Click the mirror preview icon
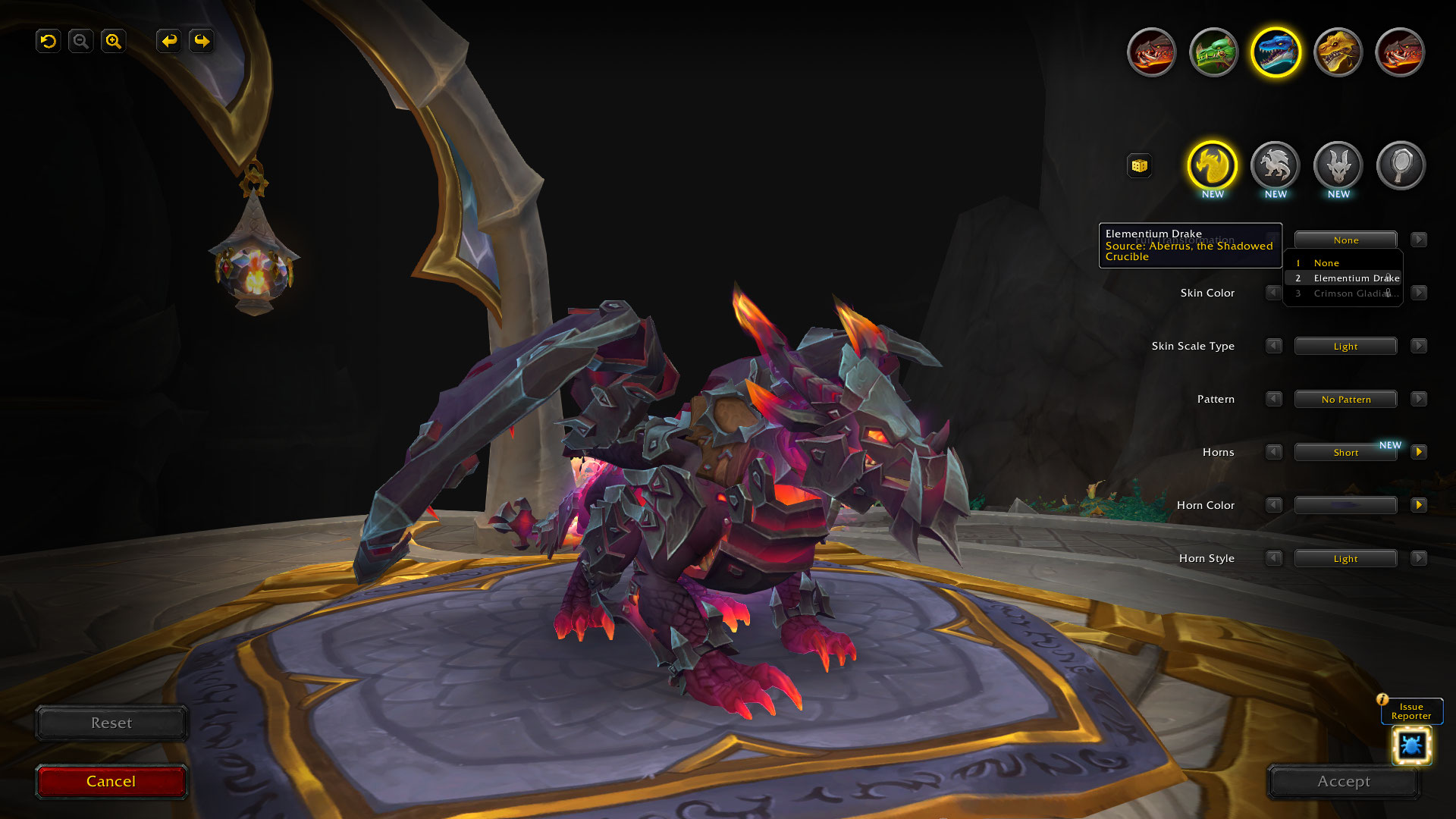 [1401, 165]
